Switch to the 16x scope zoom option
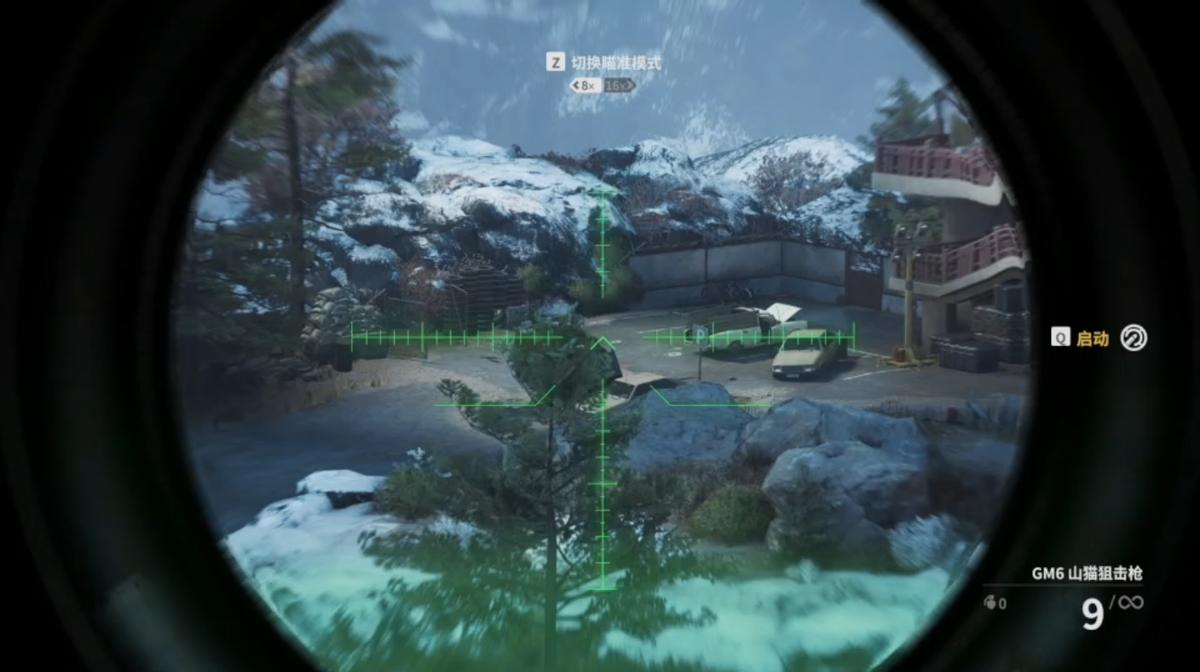This screenshot has width=1200, height=672. [619, 86]
